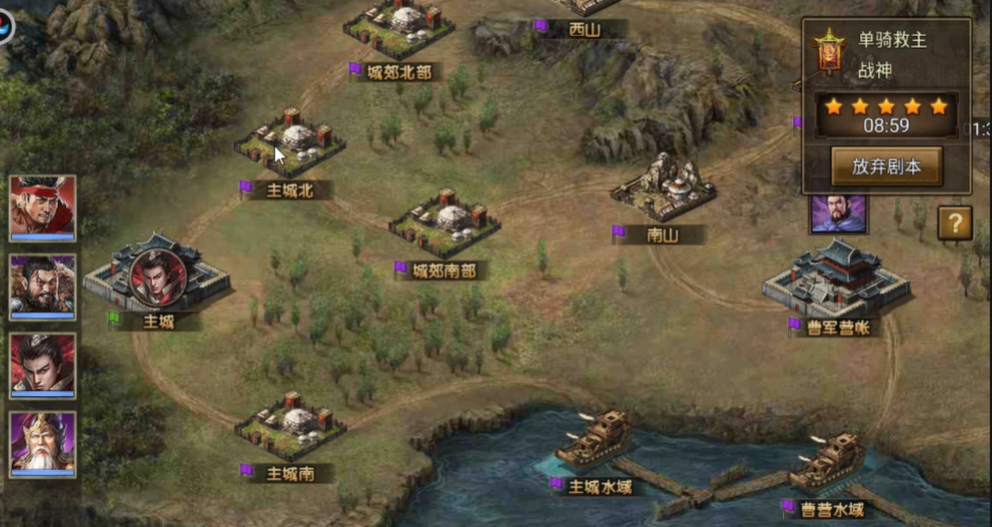
Task: Select the 主城 main city node
Action: pos(156,277)
